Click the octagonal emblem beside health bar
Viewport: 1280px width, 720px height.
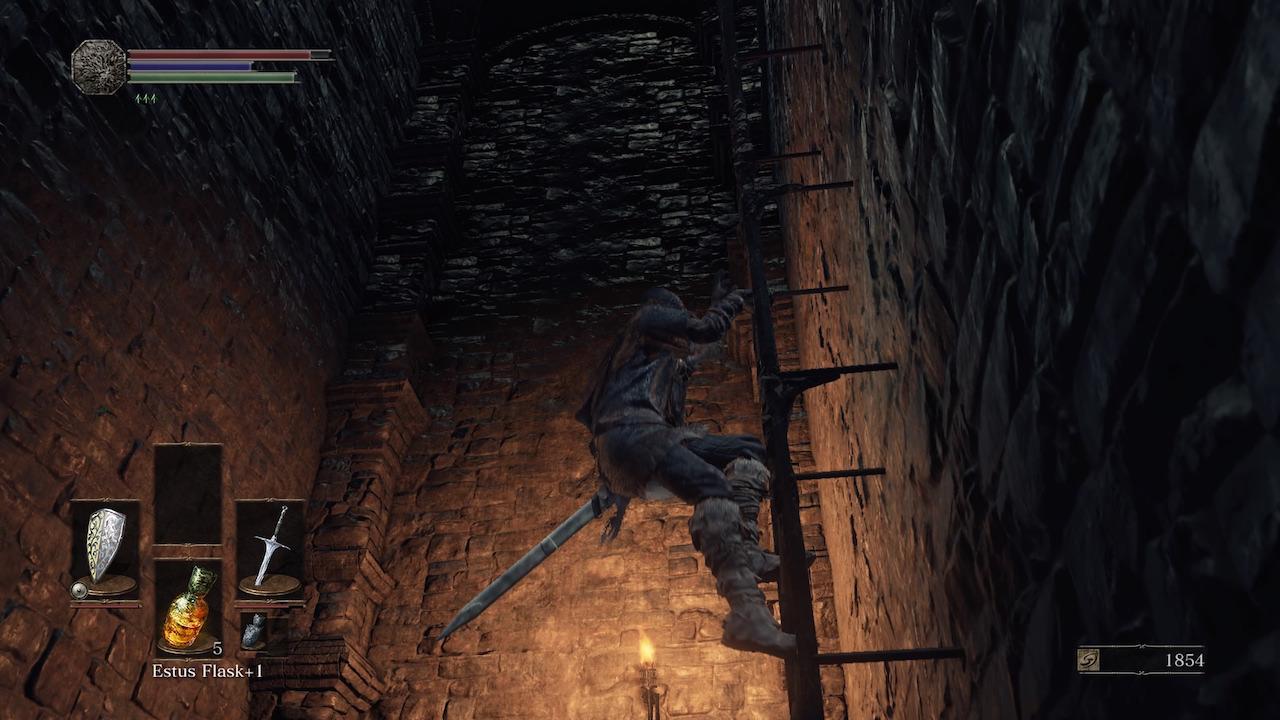click(x=99, y=66)
